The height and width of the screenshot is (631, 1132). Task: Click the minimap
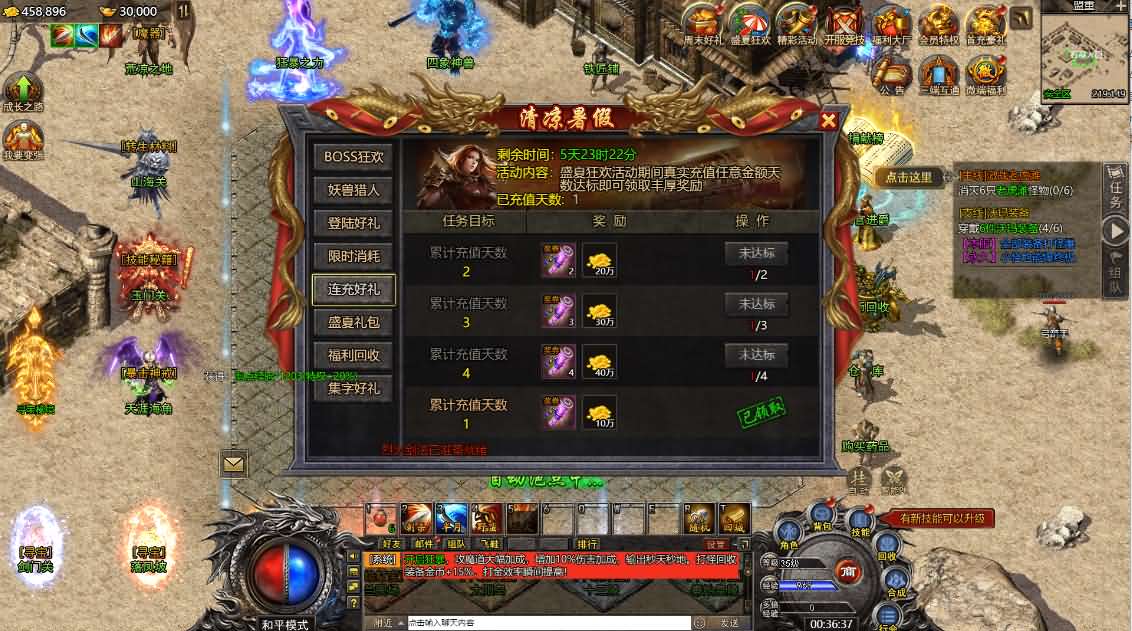[x=1084, y=53]
